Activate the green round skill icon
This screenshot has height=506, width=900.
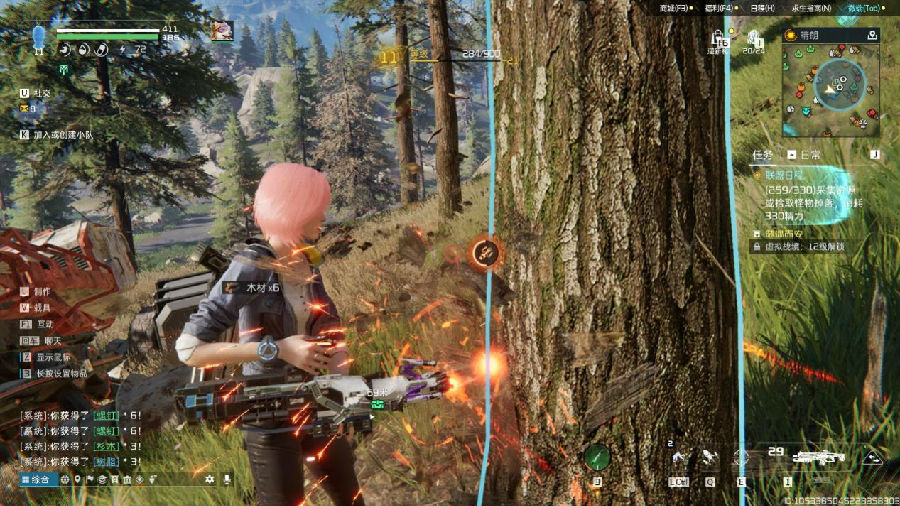point(597,457)
